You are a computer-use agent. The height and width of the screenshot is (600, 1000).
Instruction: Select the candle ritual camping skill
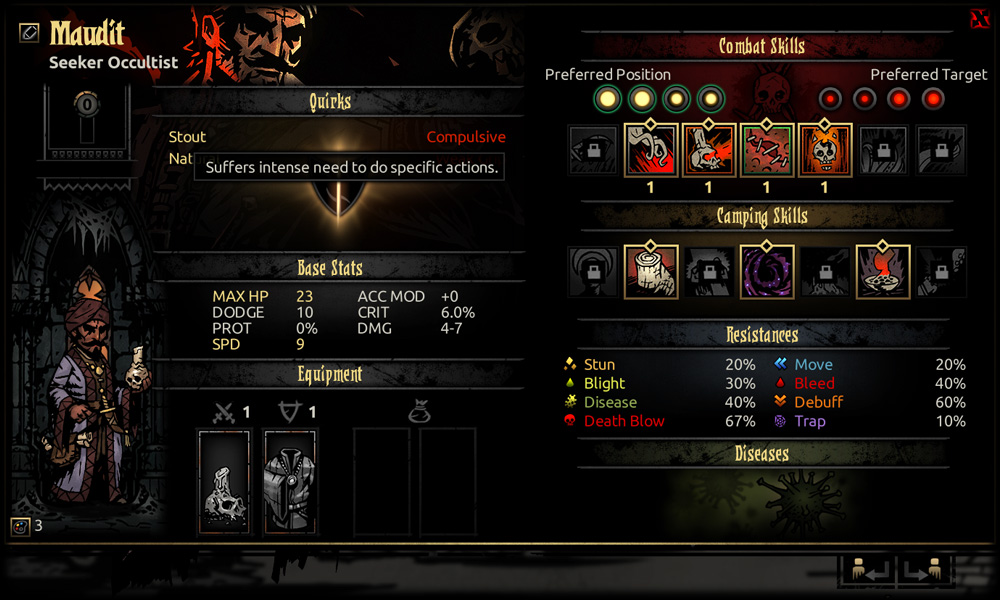tap(883, 273)
